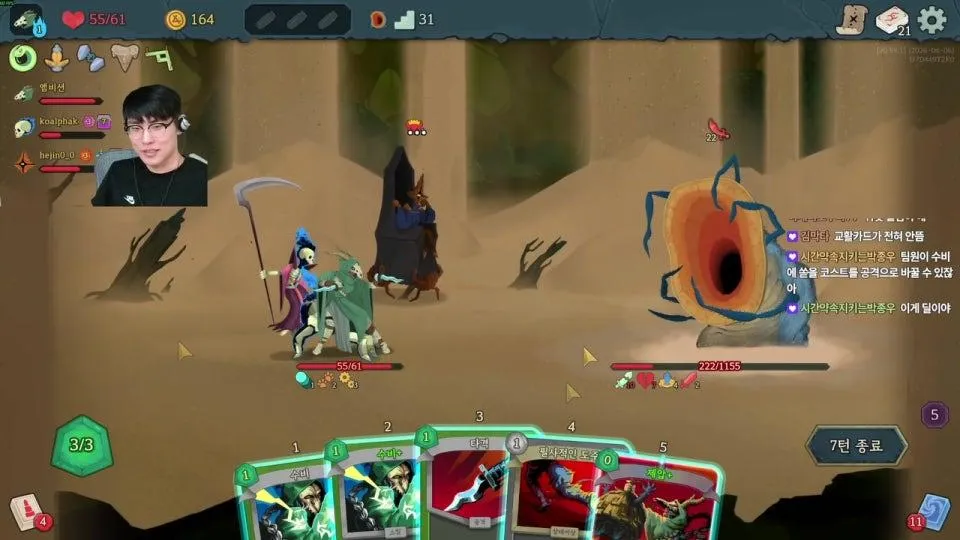The height and width of the screenshot is (540, 960).
Task: Inspect the blue dumbbell relic
Action: coord(90,58)
